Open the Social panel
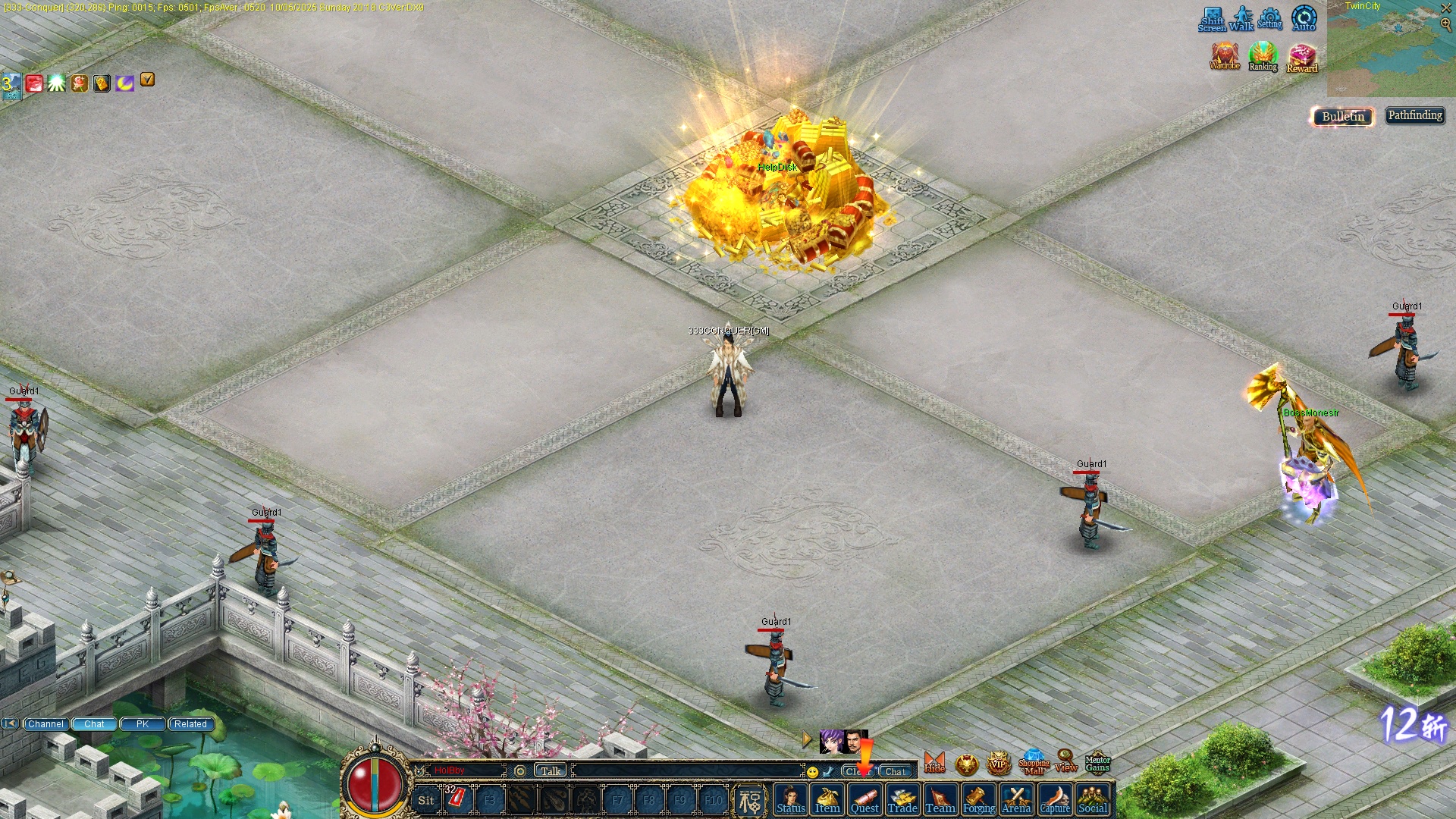This screenshot has width=1456, height=819. pos(1093,800)
